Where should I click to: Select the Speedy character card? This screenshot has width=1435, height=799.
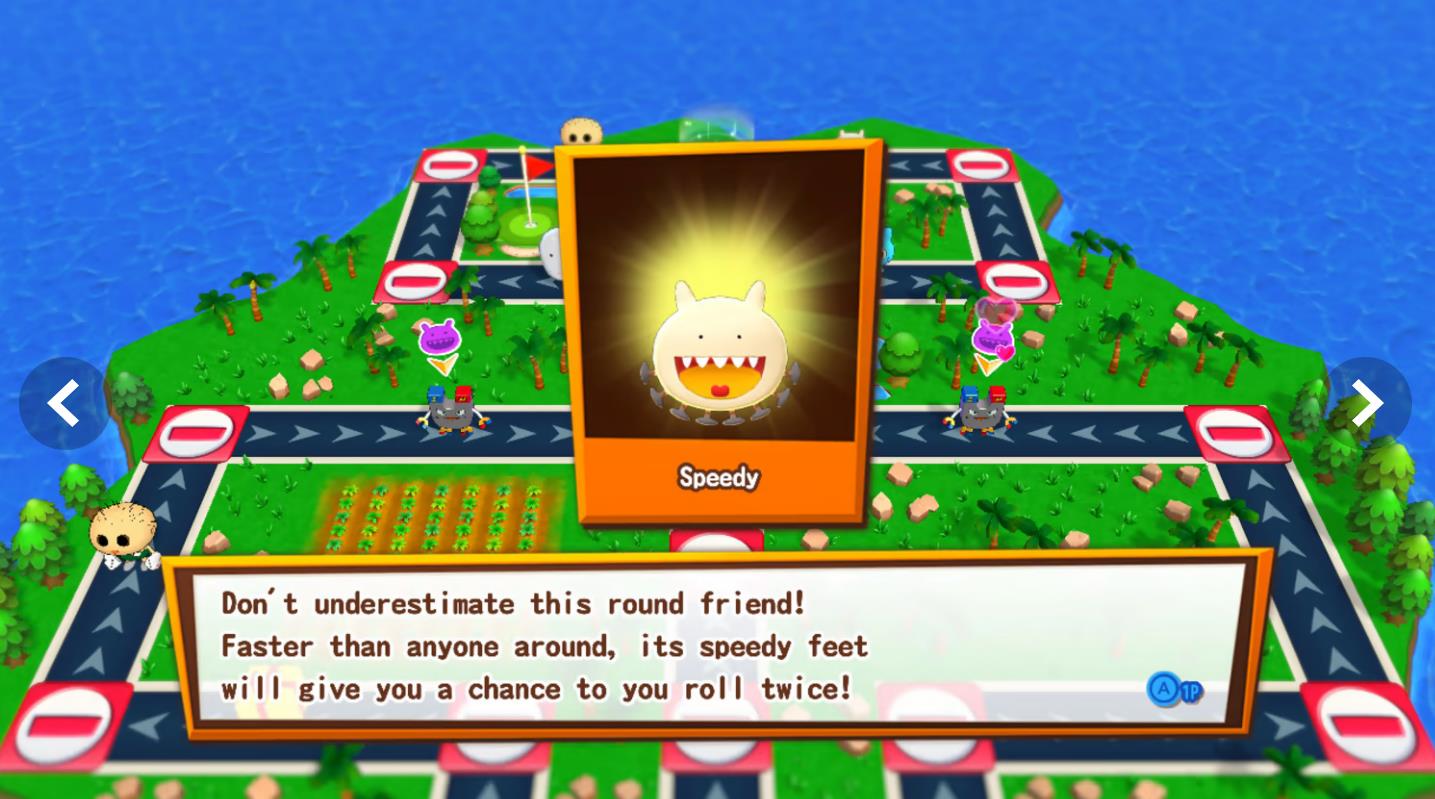click(x=718, y=330)
